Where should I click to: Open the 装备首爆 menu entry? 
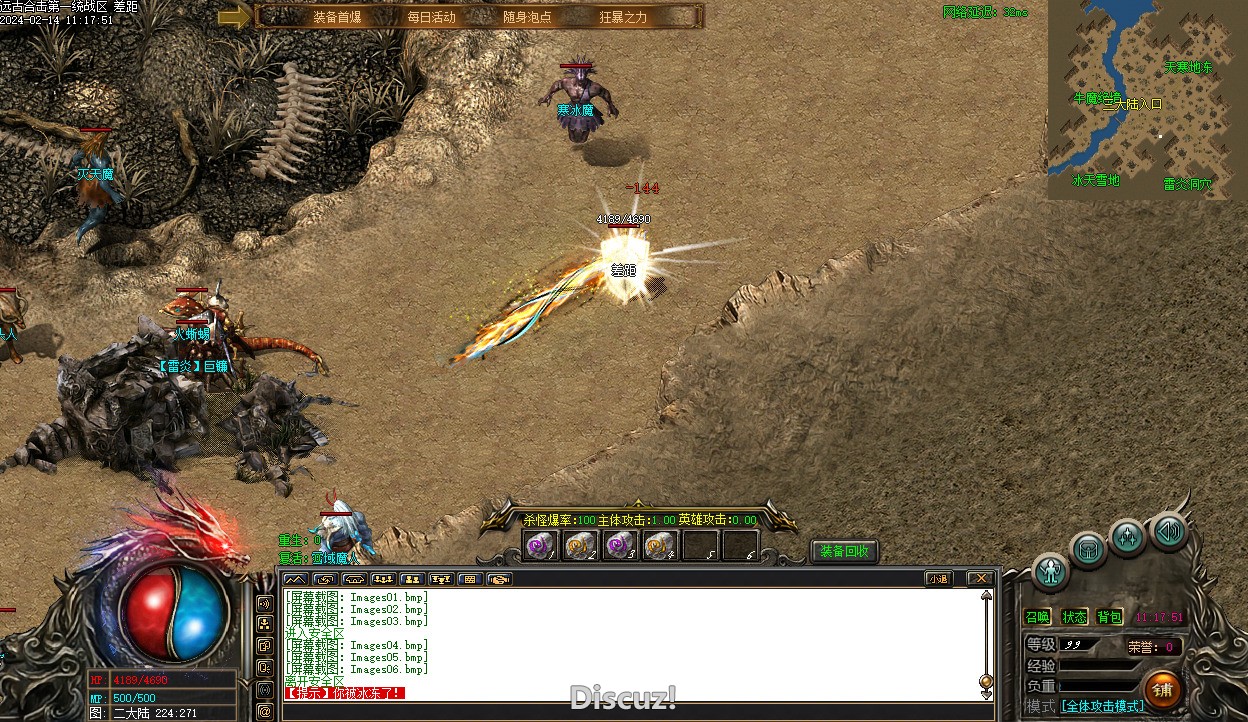tap(337, 17)
